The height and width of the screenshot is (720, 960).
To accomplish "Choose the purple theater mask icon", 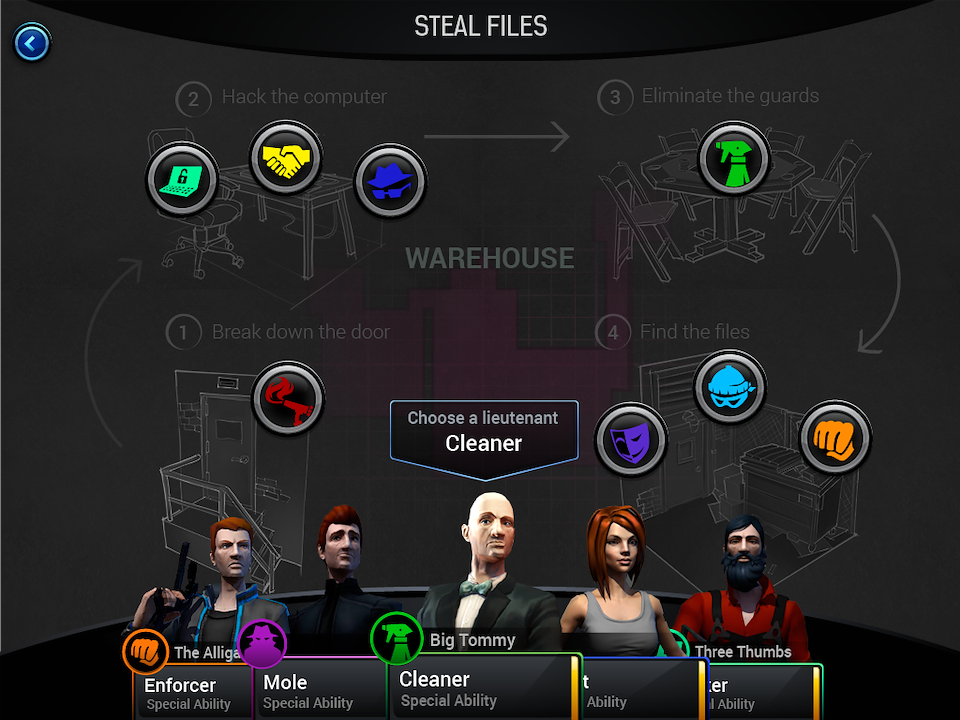I will (631, 439).
